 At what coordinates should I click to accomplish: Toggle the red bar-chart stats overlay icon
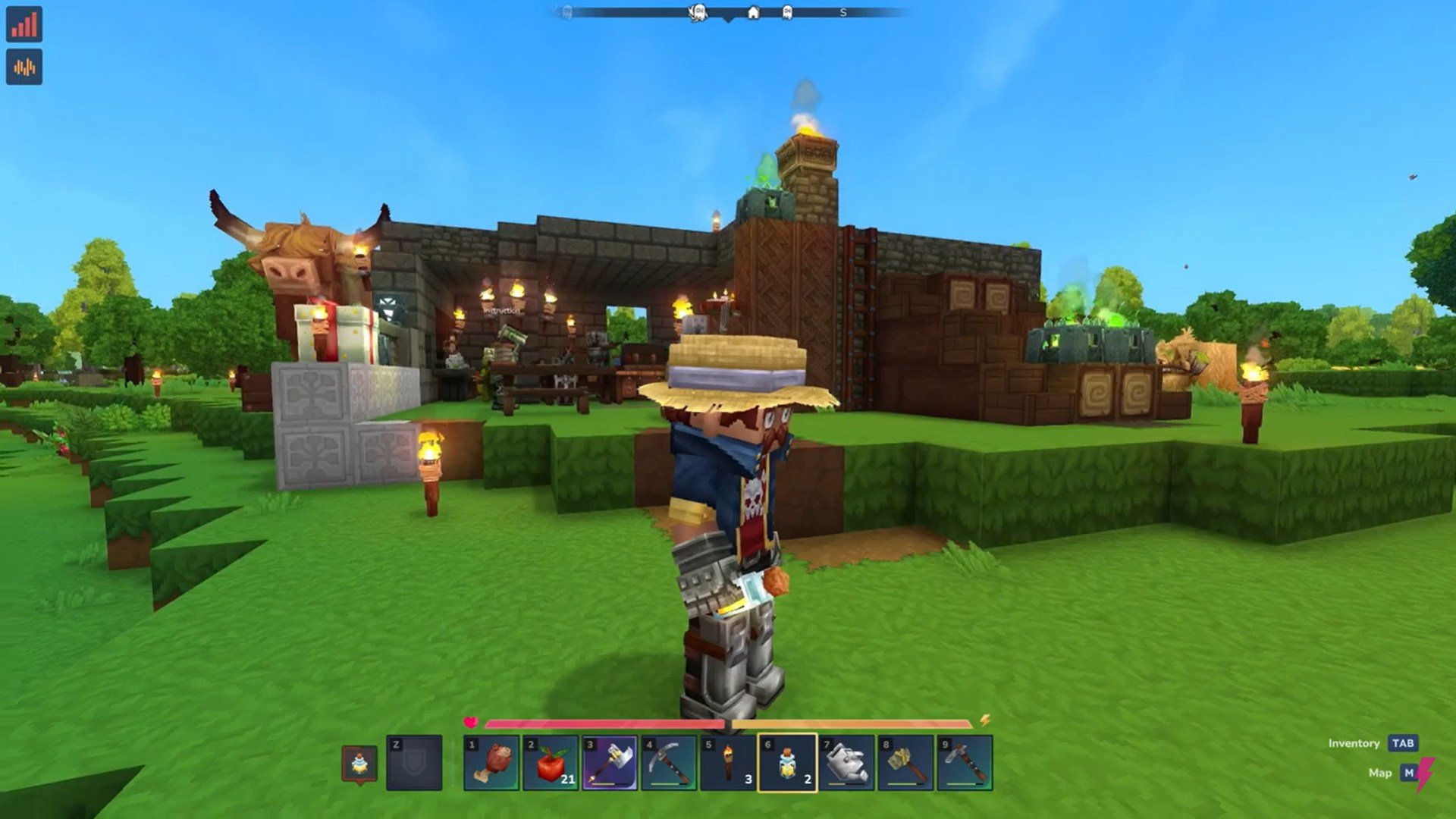click(x=24, y=24)
